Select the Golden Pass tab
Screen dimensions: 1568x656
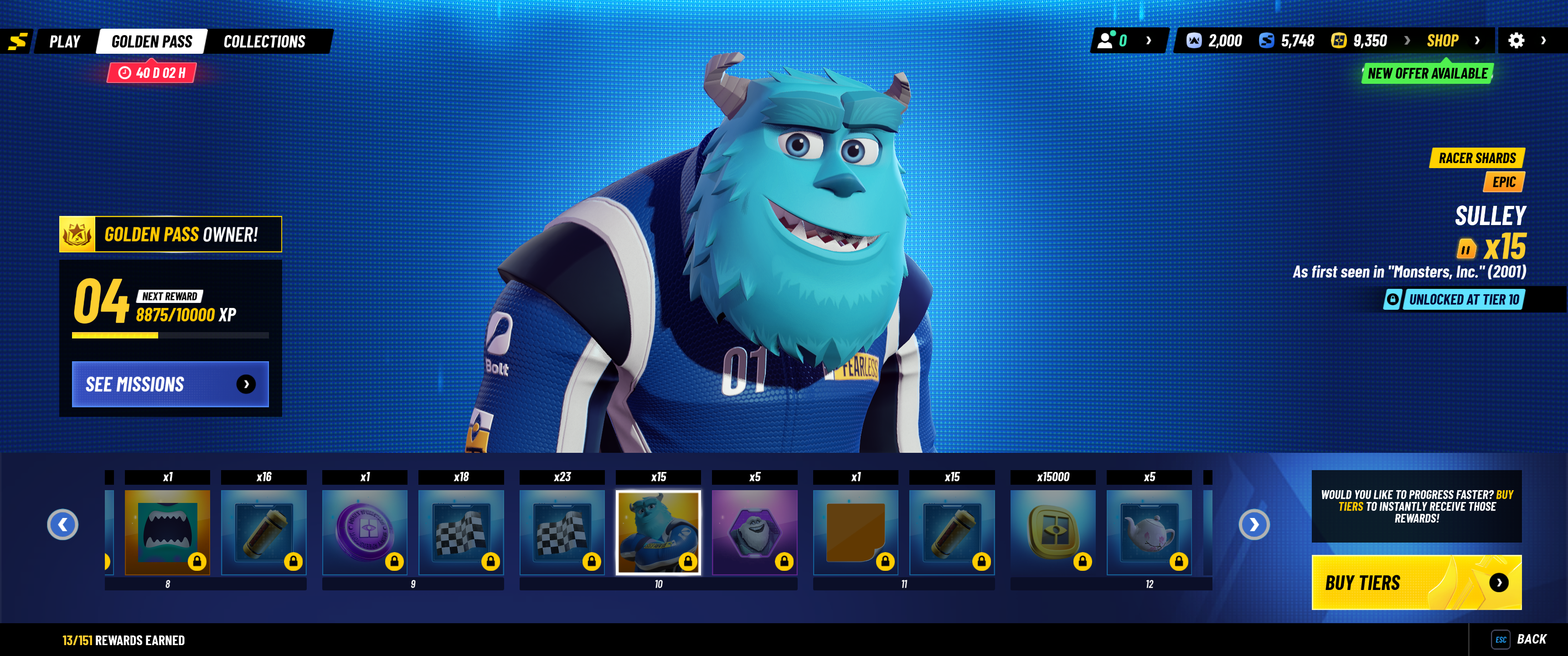click(x=152, y=41)
